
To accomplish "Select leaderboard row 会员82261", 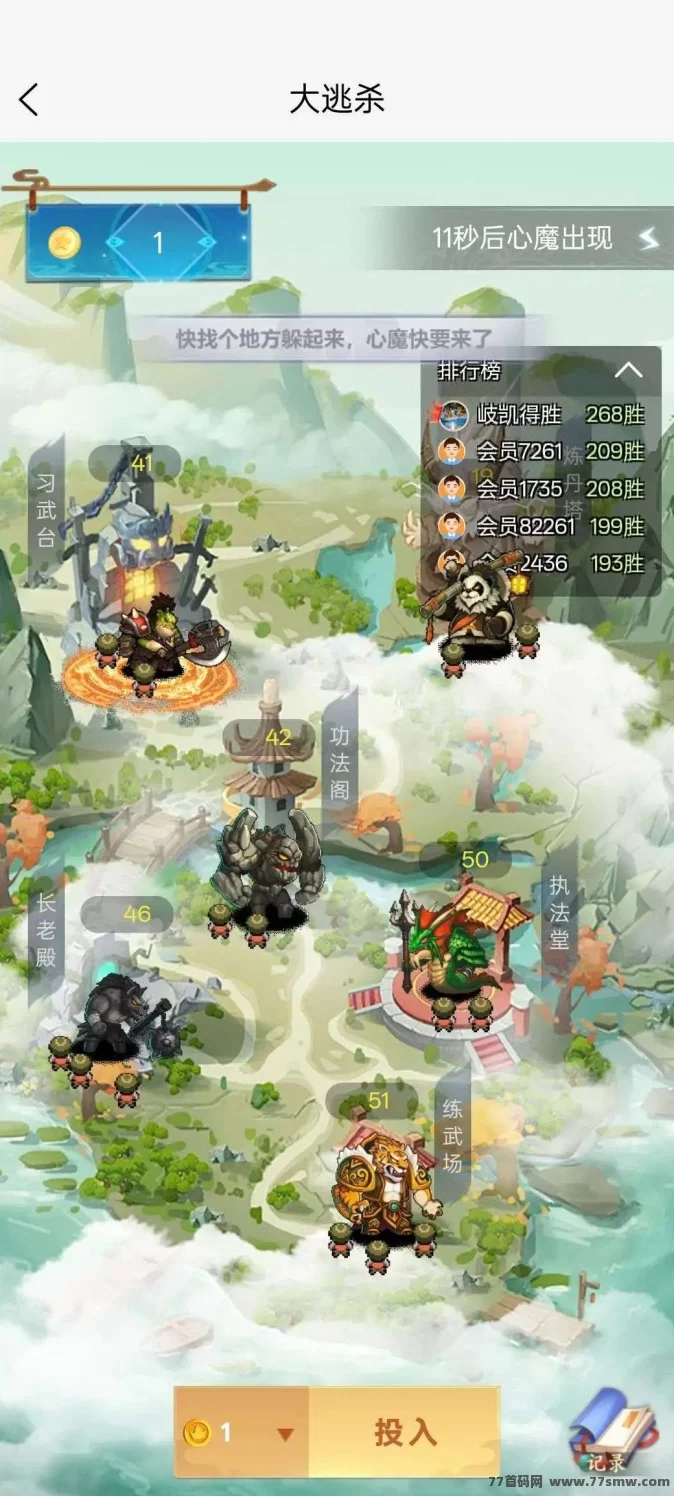I will [541, 525].
